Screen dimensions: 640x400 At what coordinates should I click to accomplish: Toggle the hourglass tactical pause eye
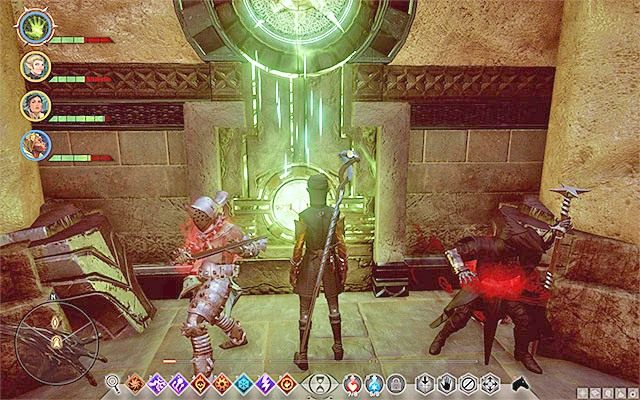[318, 382]
